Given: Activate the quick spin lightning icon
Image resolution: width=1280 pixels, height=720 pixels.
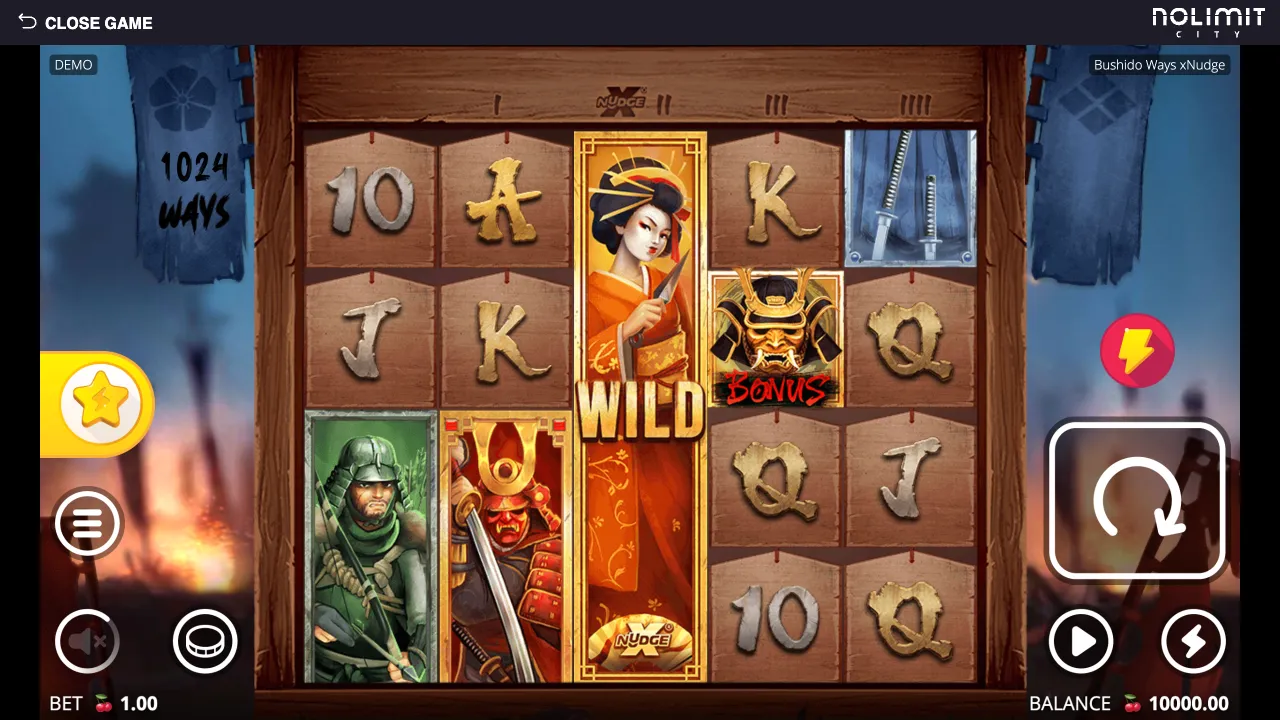Looking at the screenshot, I should 1194,641.
